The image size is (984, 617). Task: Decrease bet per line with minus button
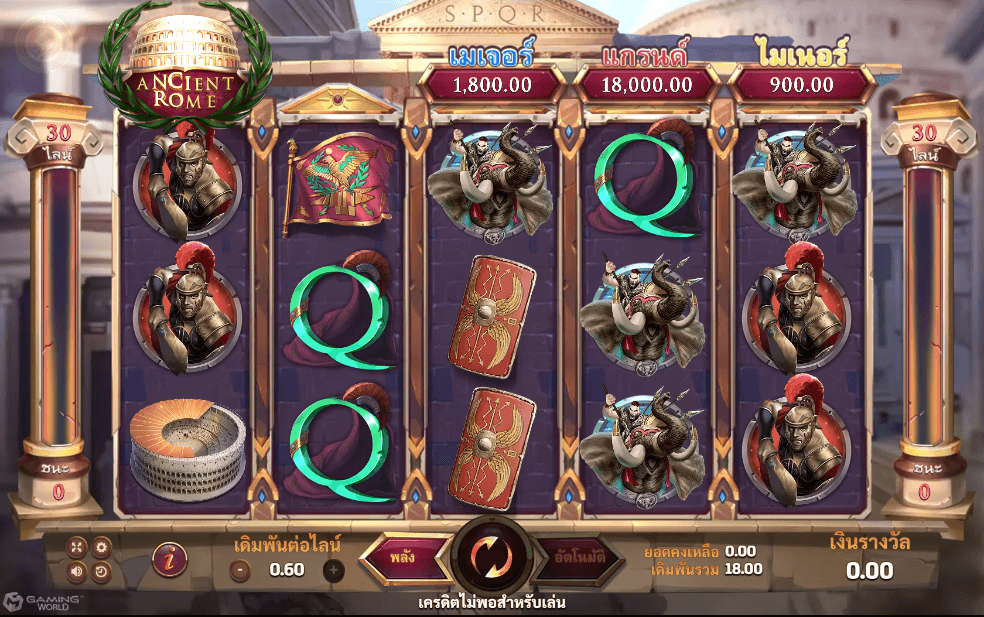tap(240, 570)
